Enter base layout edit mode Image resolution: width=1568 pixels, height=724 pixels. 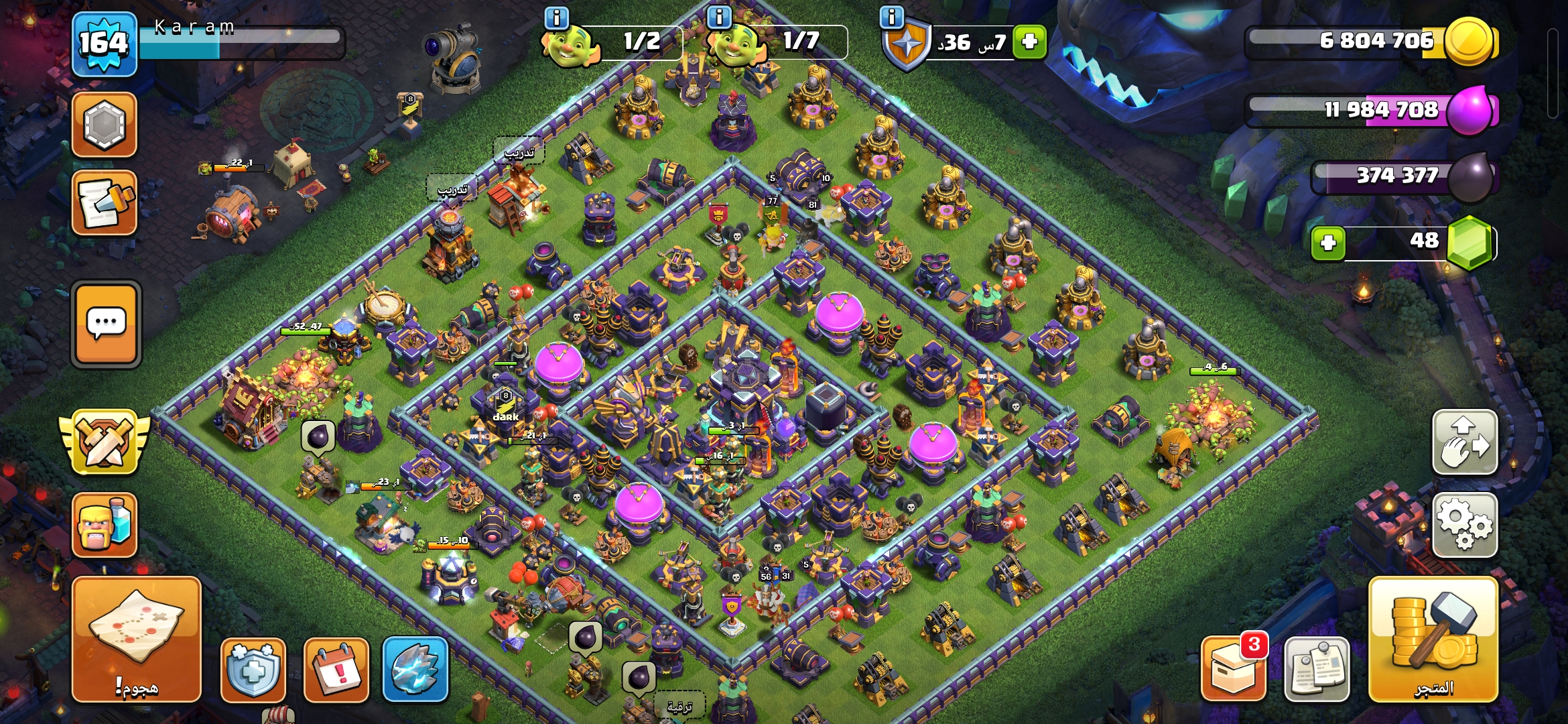click(x=1465, y=442)
